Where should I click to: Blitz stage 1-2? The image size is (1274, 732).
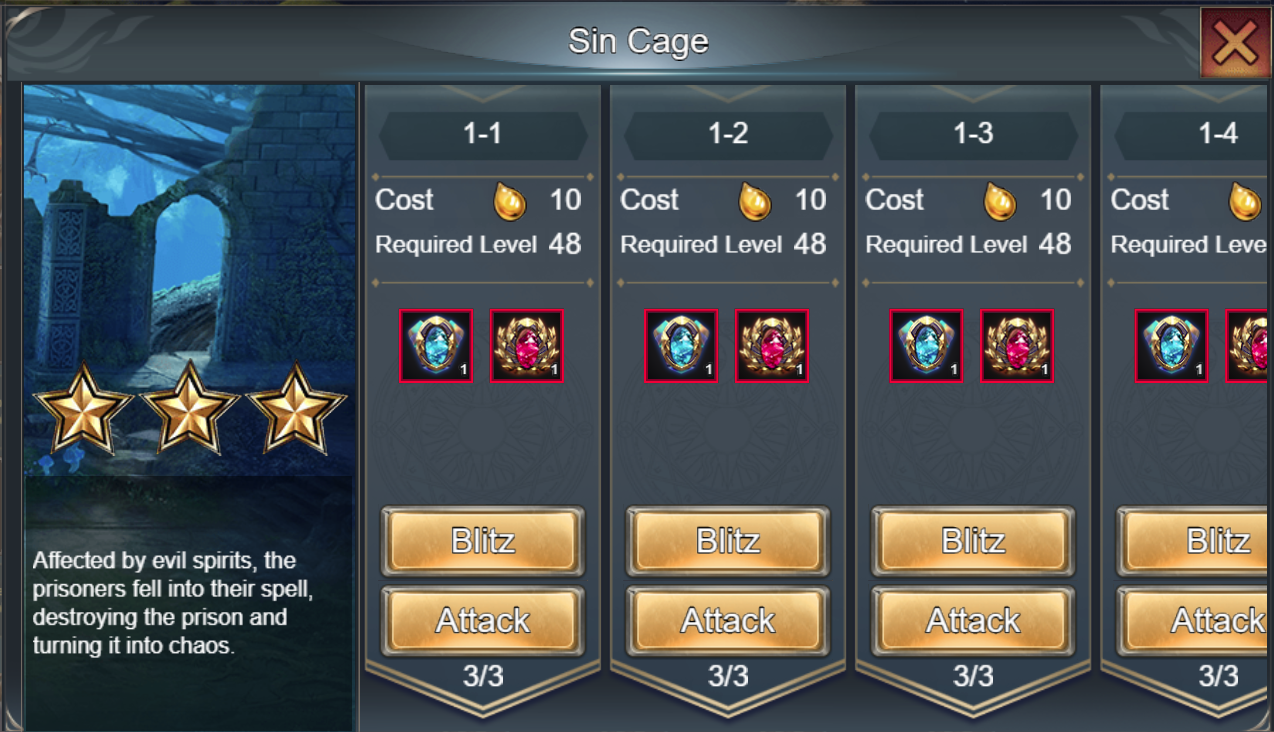click(x=728, y=541)
